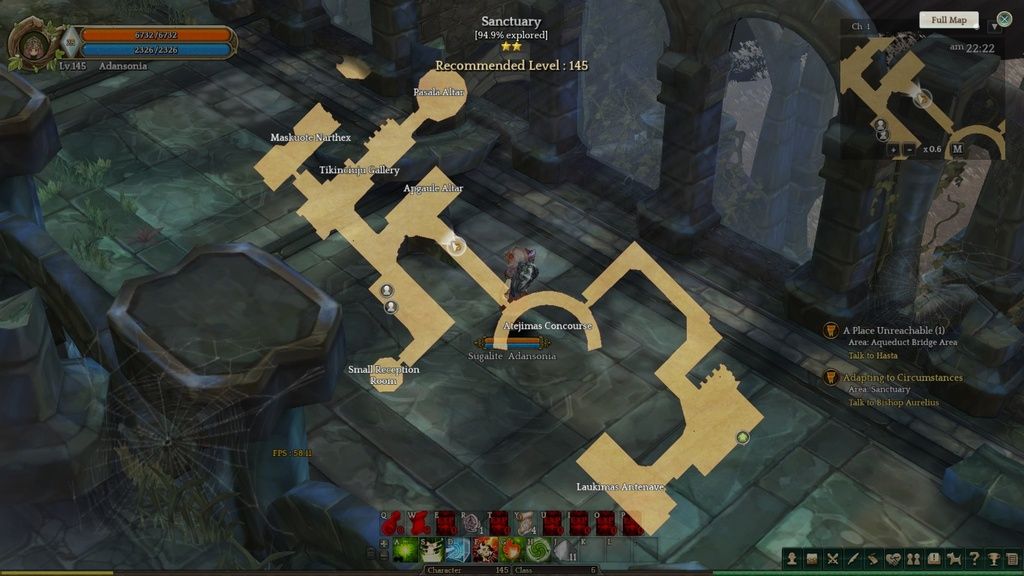Use the scroll item in slot Y
The image size is (1024, 576).
tap(524, 523)
